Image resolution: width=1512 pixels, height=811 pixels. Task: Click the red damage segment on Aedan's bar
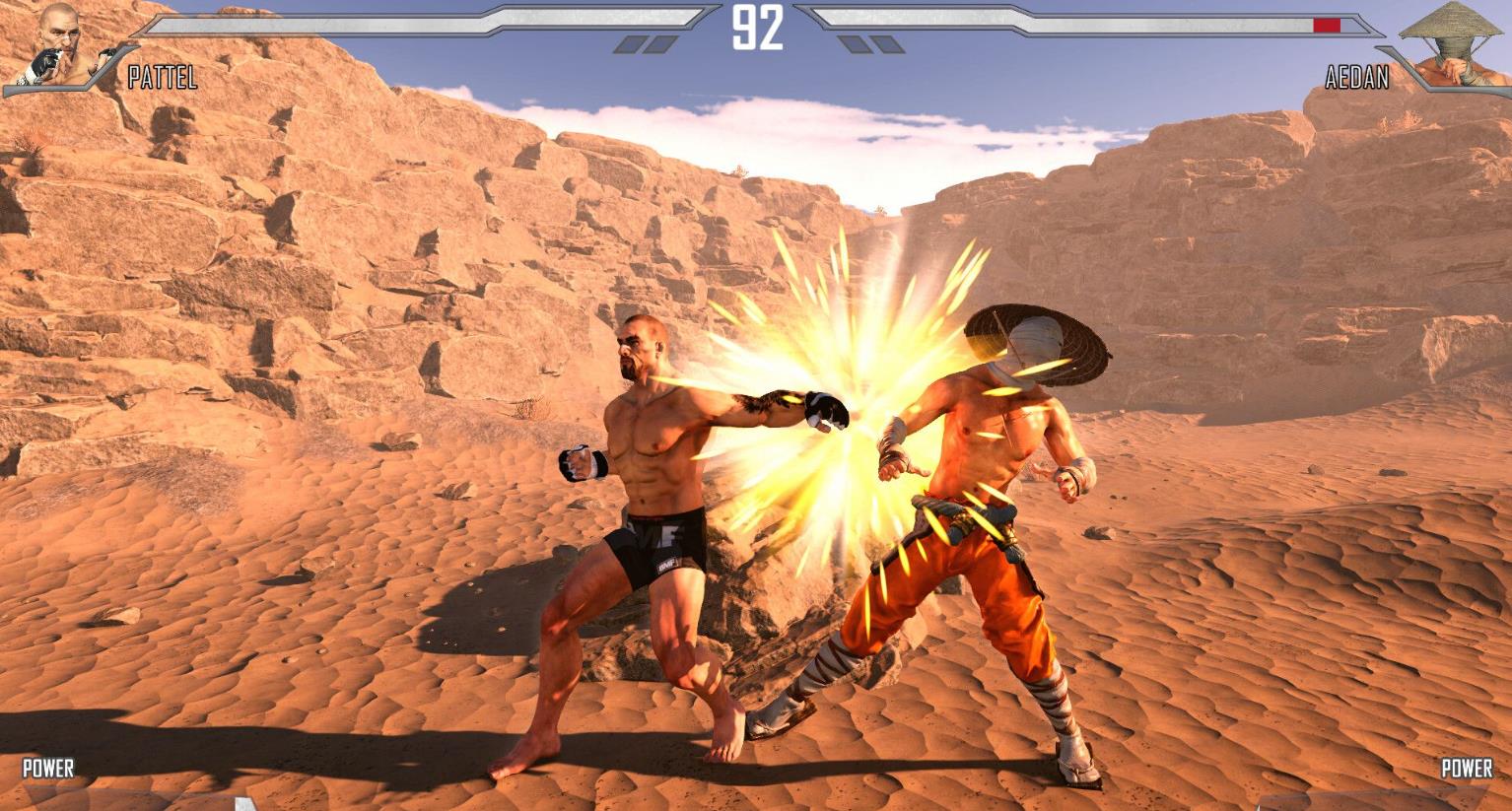[x=1328, y=24]
